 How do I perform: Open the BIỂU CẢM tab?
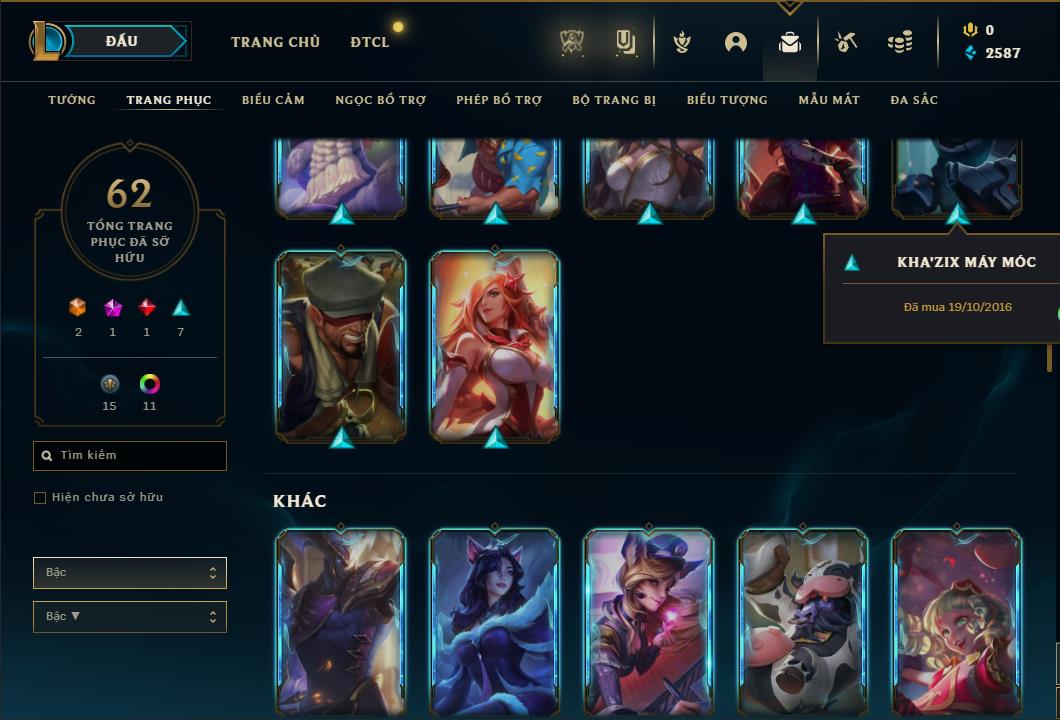coord(273,100)
